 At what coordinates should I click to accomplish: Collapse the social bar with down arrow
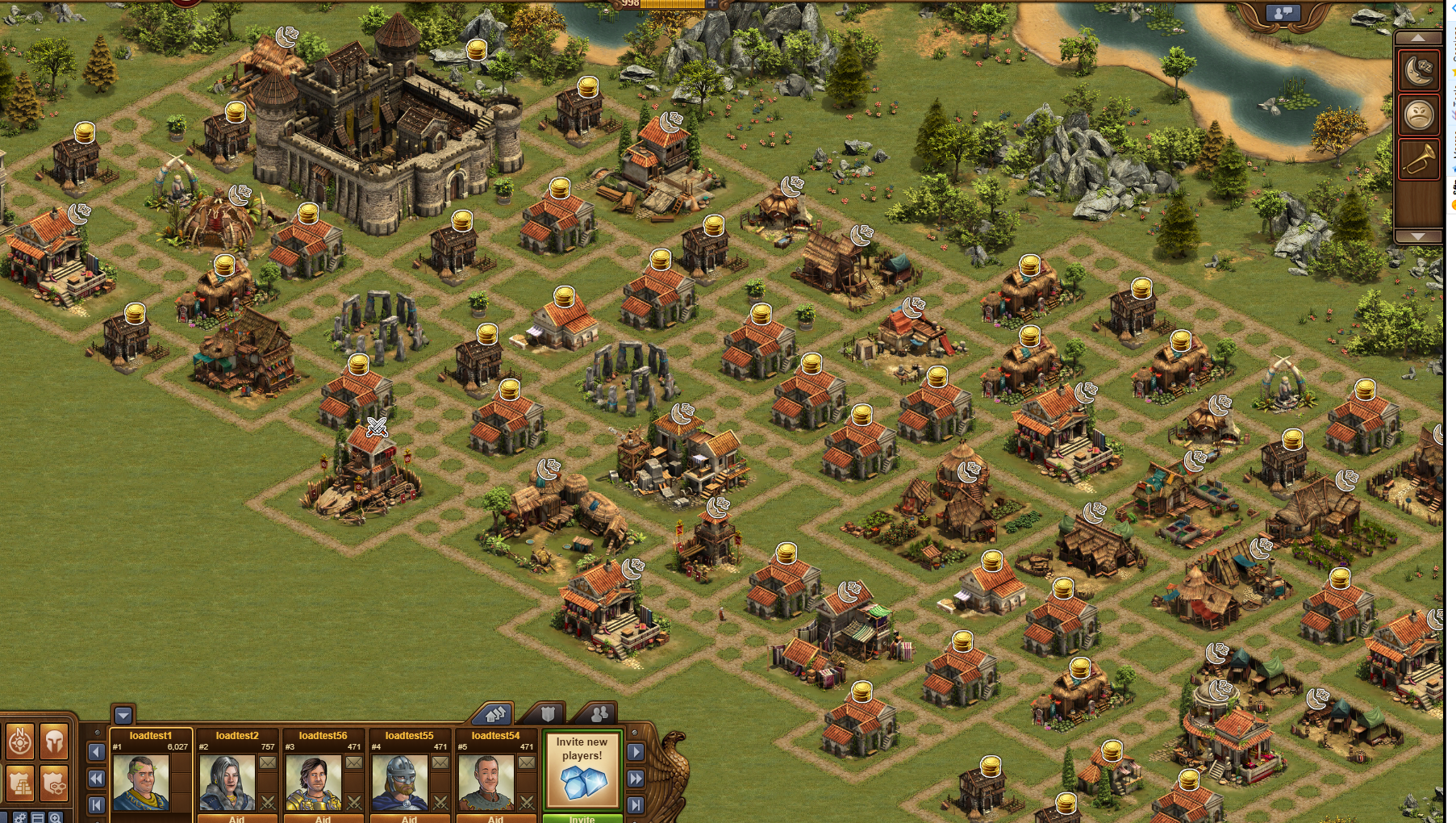coord(123,716)
